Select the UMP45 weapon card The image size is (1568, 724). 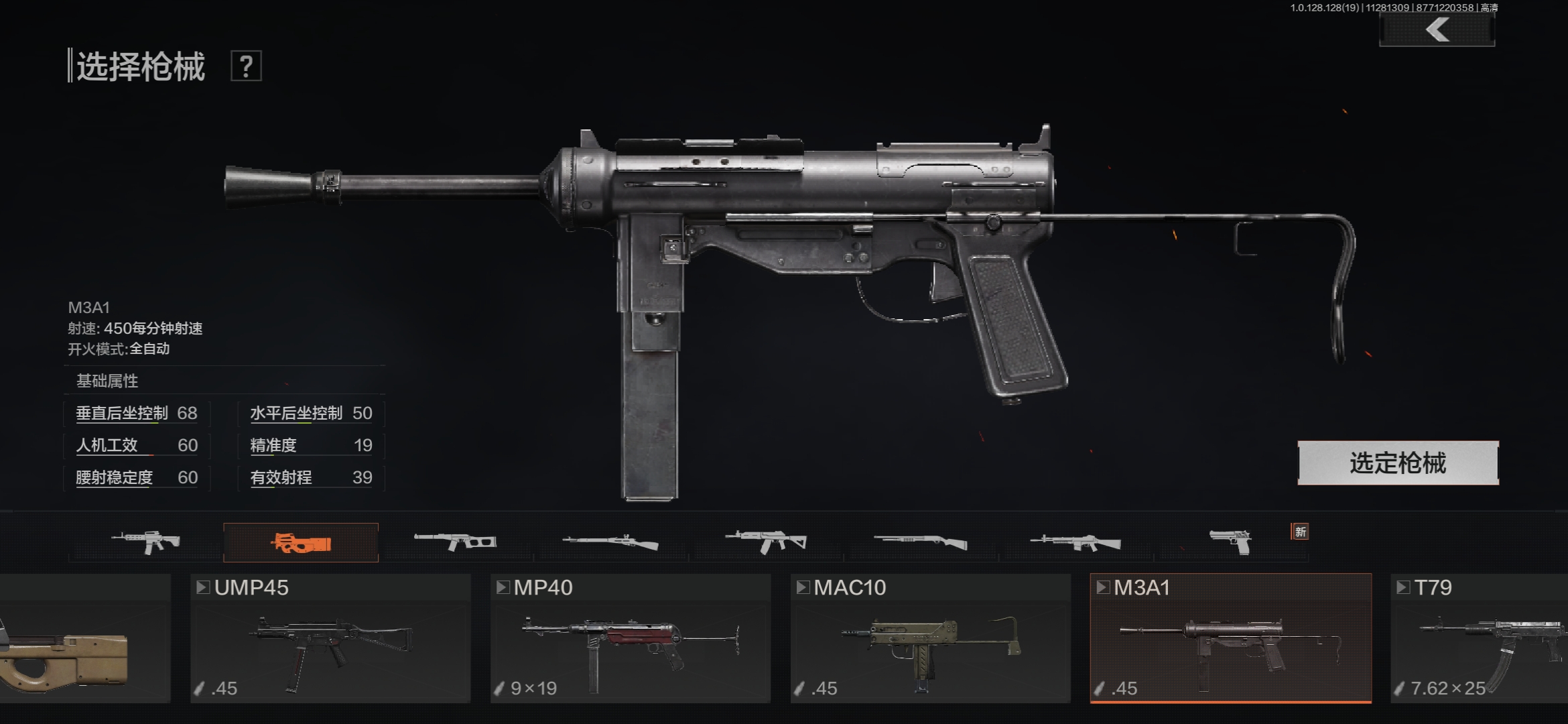(x=330, y=638)
